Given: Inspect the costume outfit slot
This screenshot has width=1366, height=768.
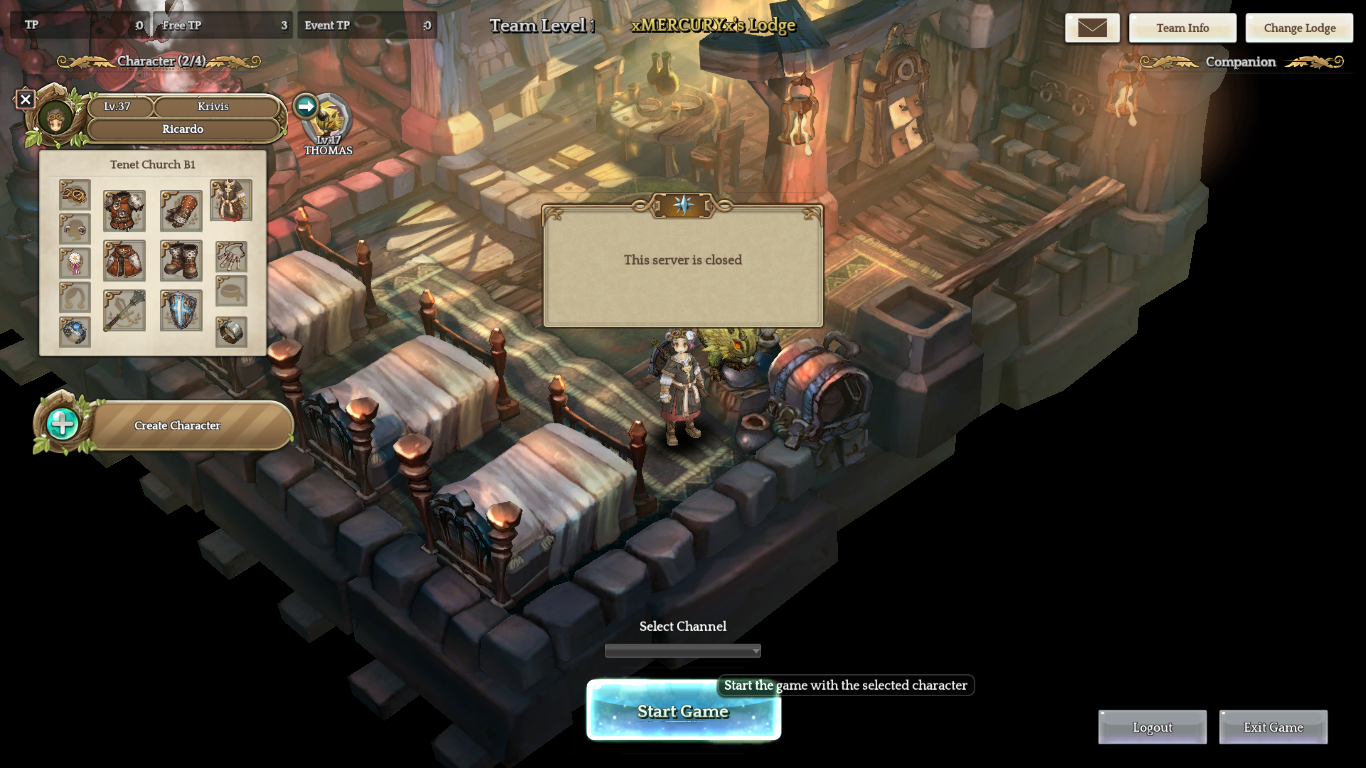Looking at the screenshot, I should tap(231, 200).
